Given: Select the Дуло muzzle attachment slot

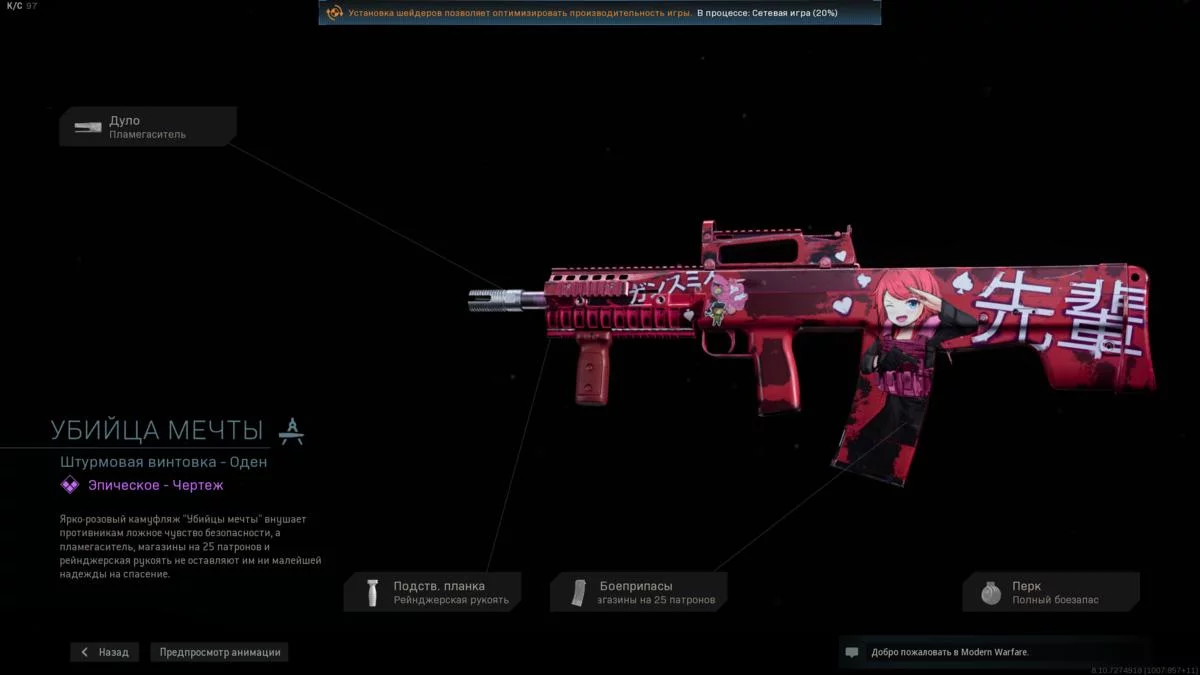Looking at the screenshot, I should pyautogui.click(x=148, y=127).
